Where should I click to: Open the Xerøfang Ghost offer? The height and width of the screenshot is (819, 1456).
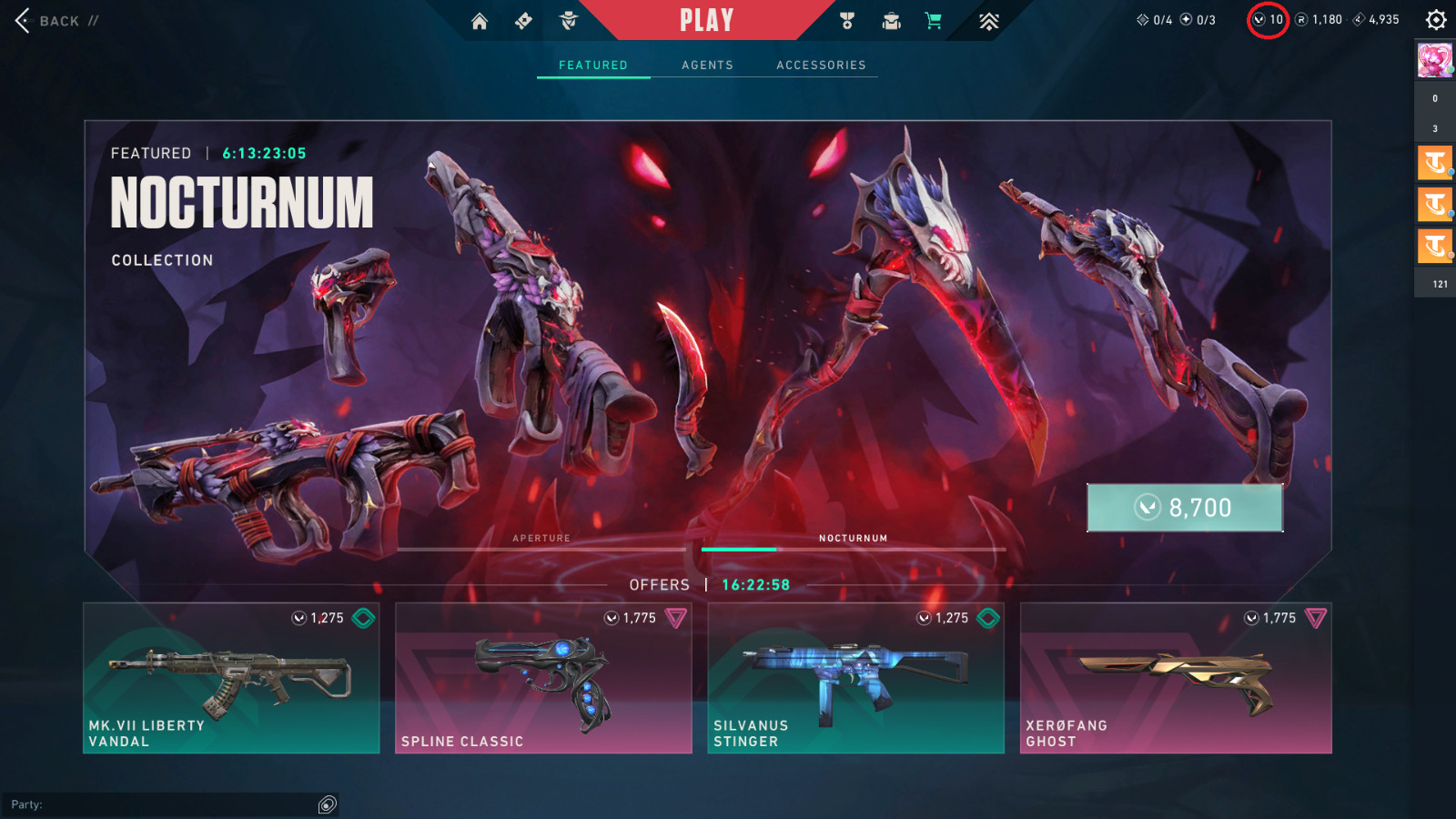click(1176, 678)
